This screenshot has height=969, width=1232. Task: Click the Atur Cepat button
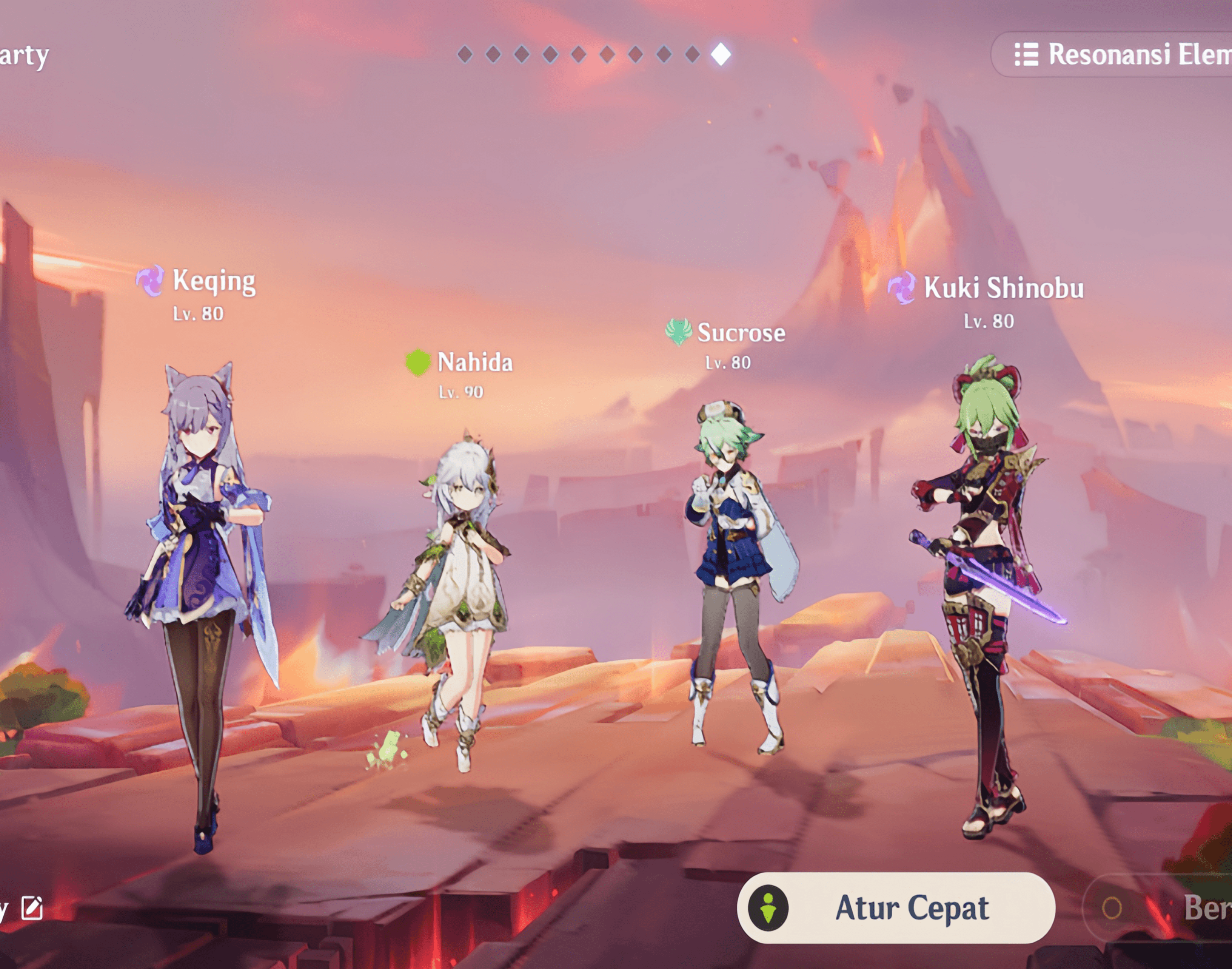[896, 908]
